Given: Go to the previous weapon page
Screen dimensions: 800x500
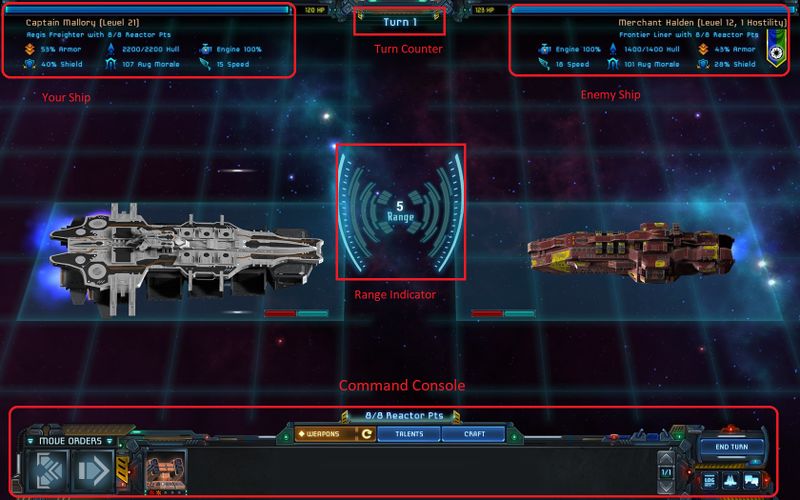Looking at the screenshot, I should [x=667, y=458].
